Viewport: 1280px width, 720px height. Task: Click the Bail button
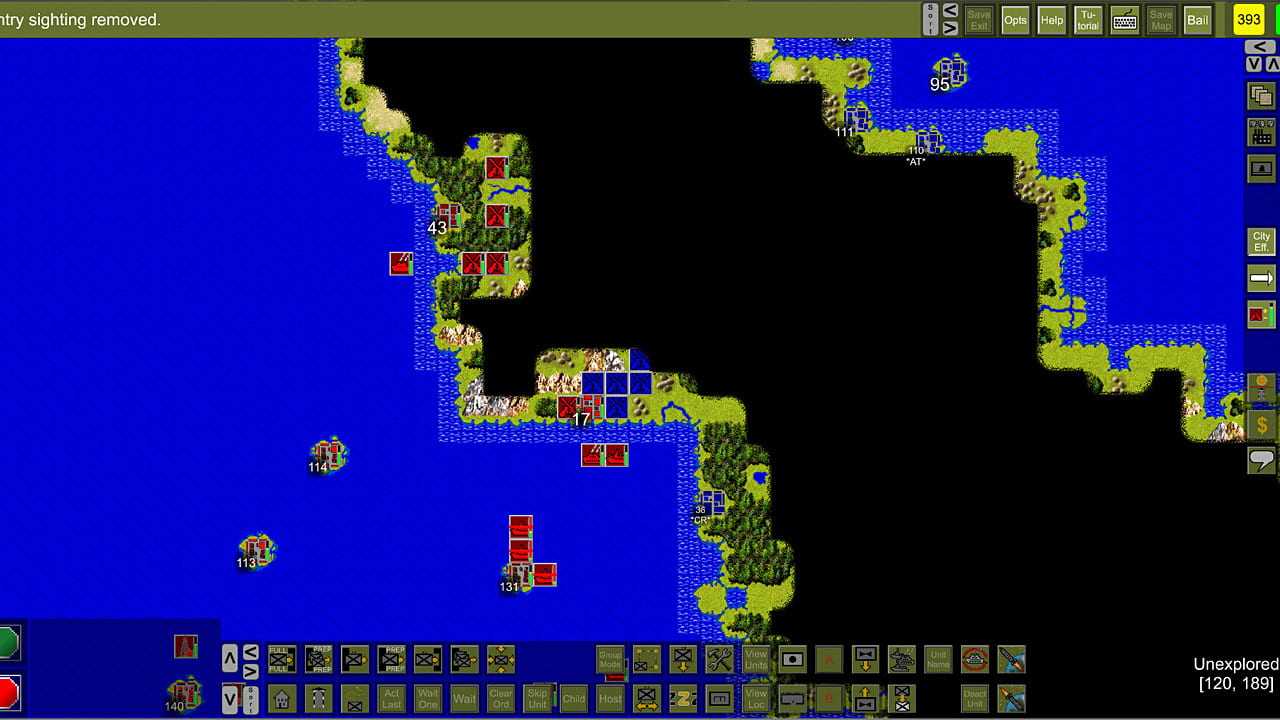point(1197,20)
